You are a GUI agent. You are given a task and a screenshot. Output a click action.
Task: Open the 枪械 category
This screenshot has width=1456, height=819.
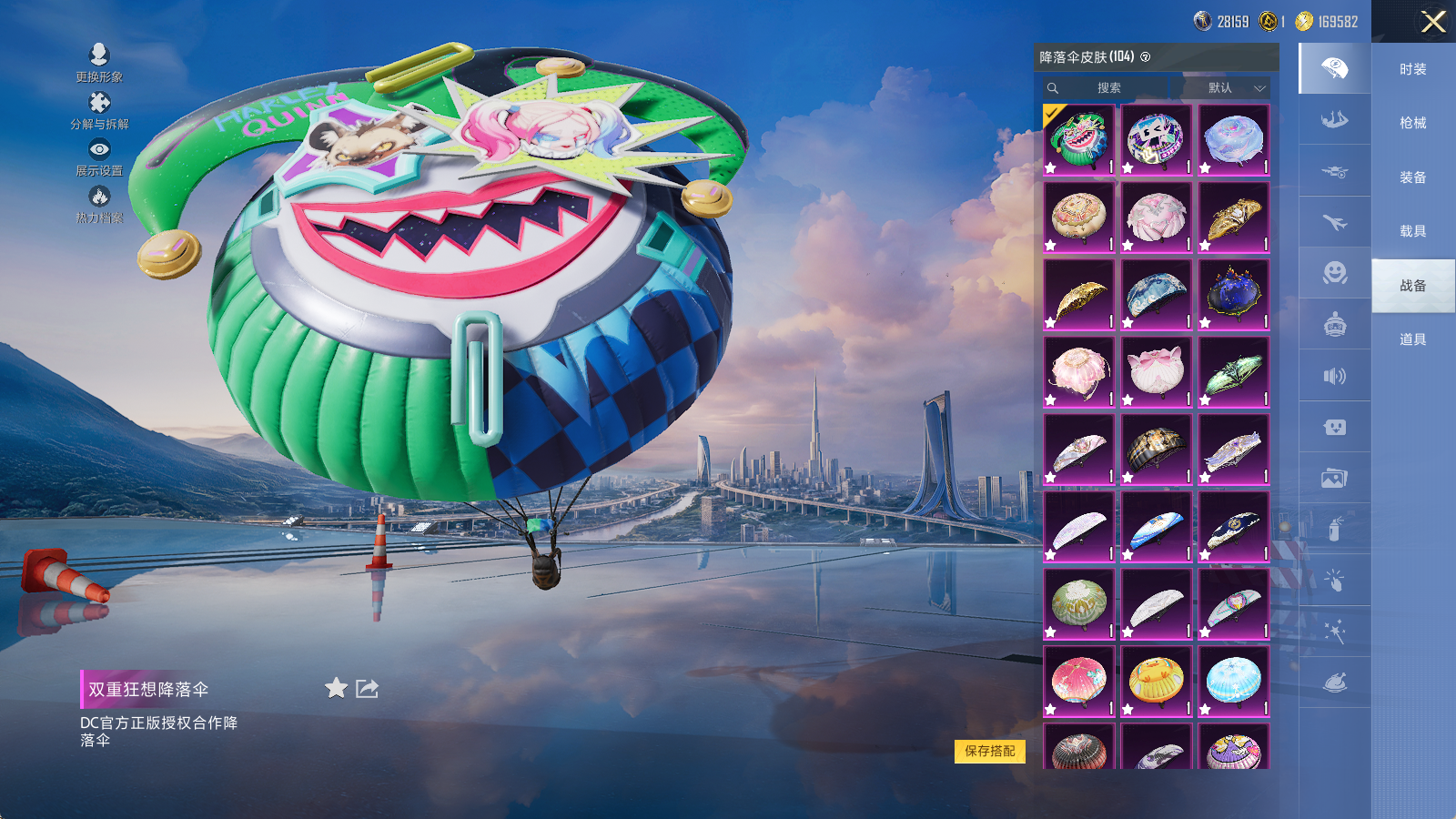1412,123
